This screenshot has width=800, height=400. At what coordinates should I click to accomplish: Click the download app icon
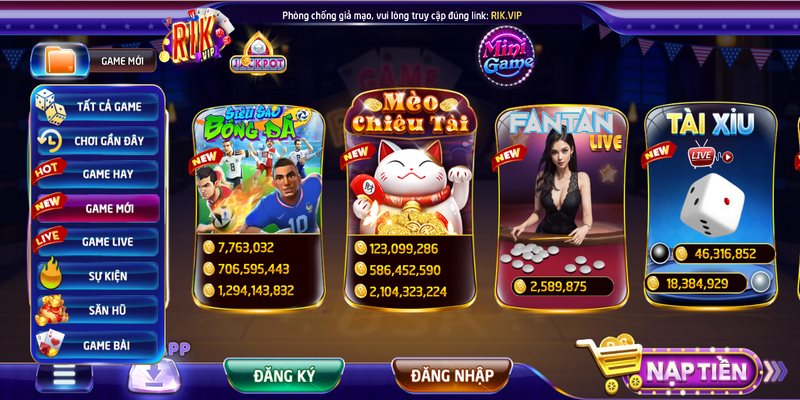click(154, 376)
